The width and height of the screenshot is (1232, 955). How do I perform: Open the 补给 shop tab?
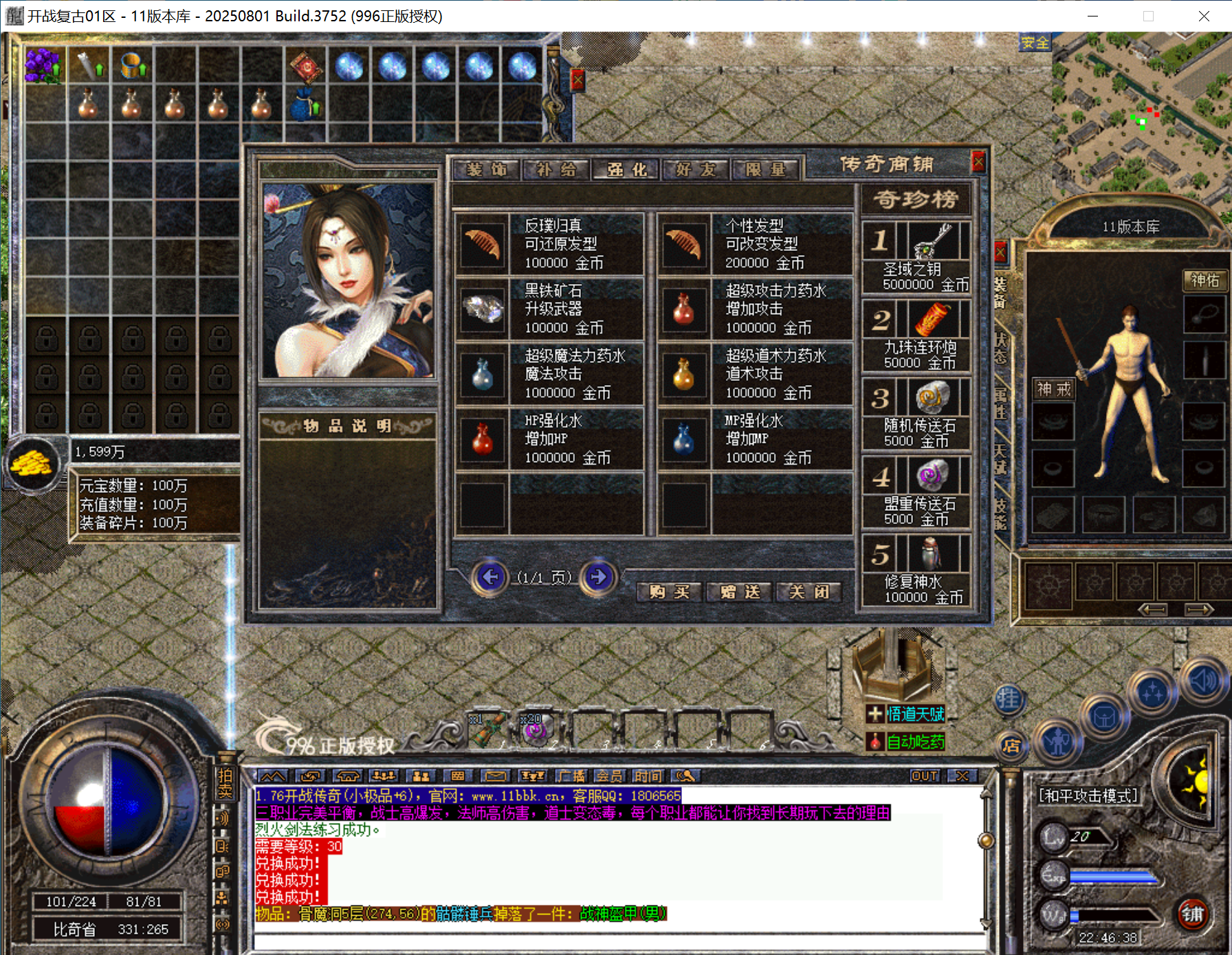(x=556, y=169)
